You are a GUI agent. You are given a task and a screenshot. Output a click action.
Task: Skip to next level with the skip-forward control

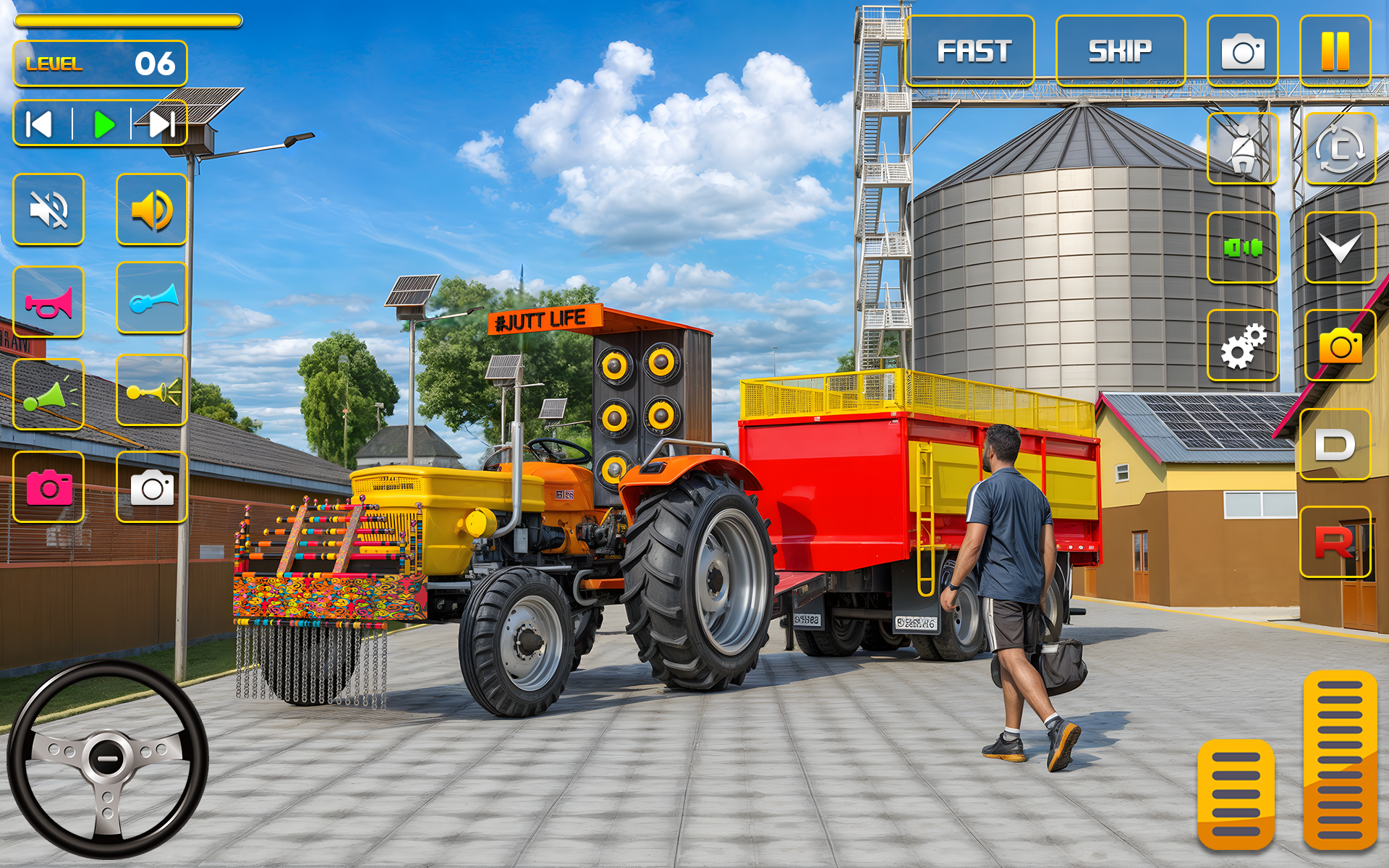[x=163, y=123]
